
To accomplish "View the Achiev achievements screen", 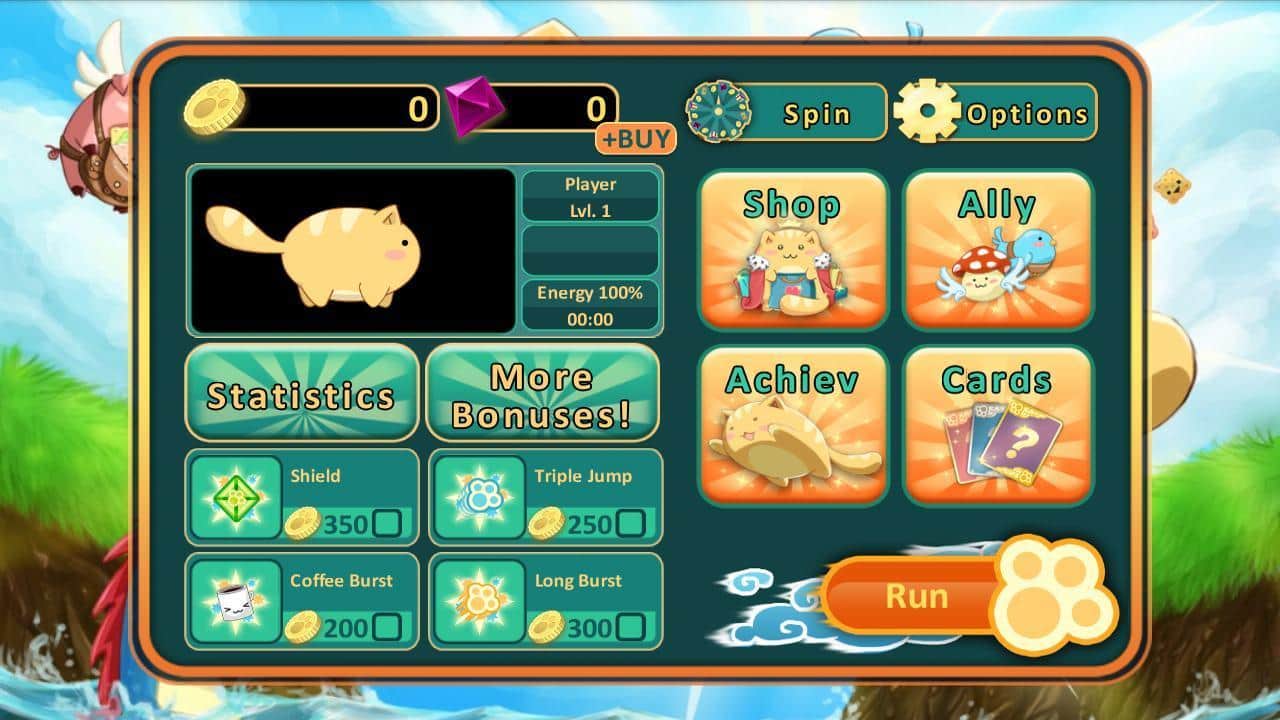I will click(793, 425).
